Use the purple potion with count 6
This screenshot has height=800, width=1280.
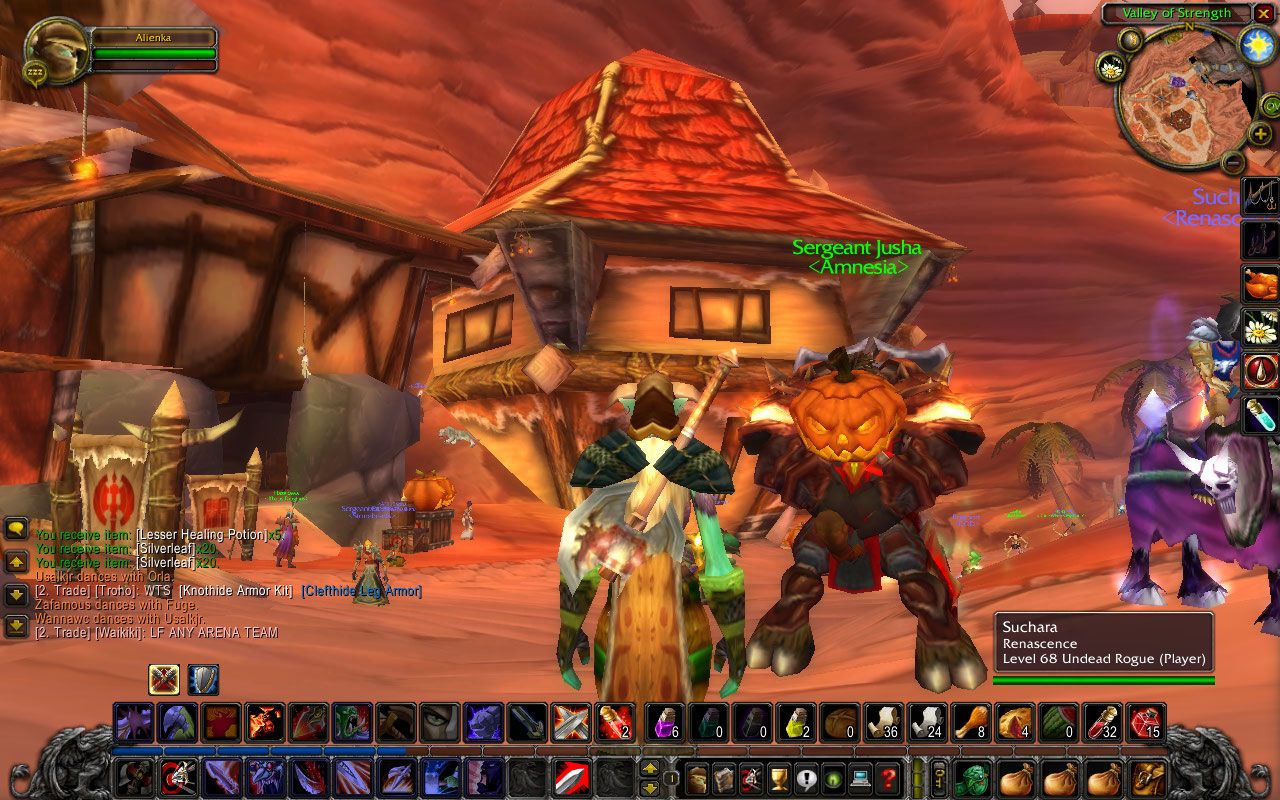click(x=664, y=722)
